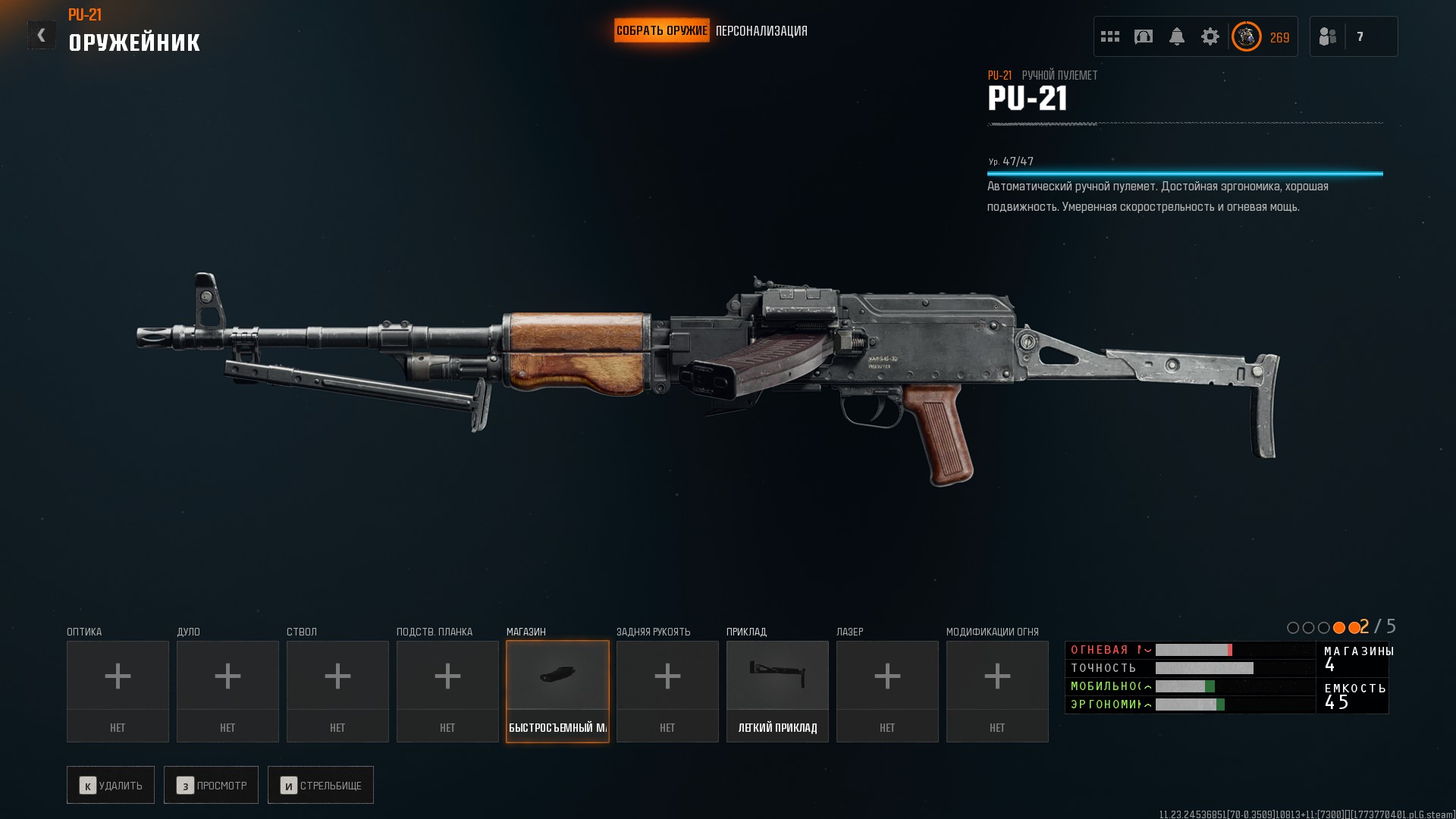Select the Собрать оружие tab
This screenshot has width=1456, height=819.
(661, 31)
